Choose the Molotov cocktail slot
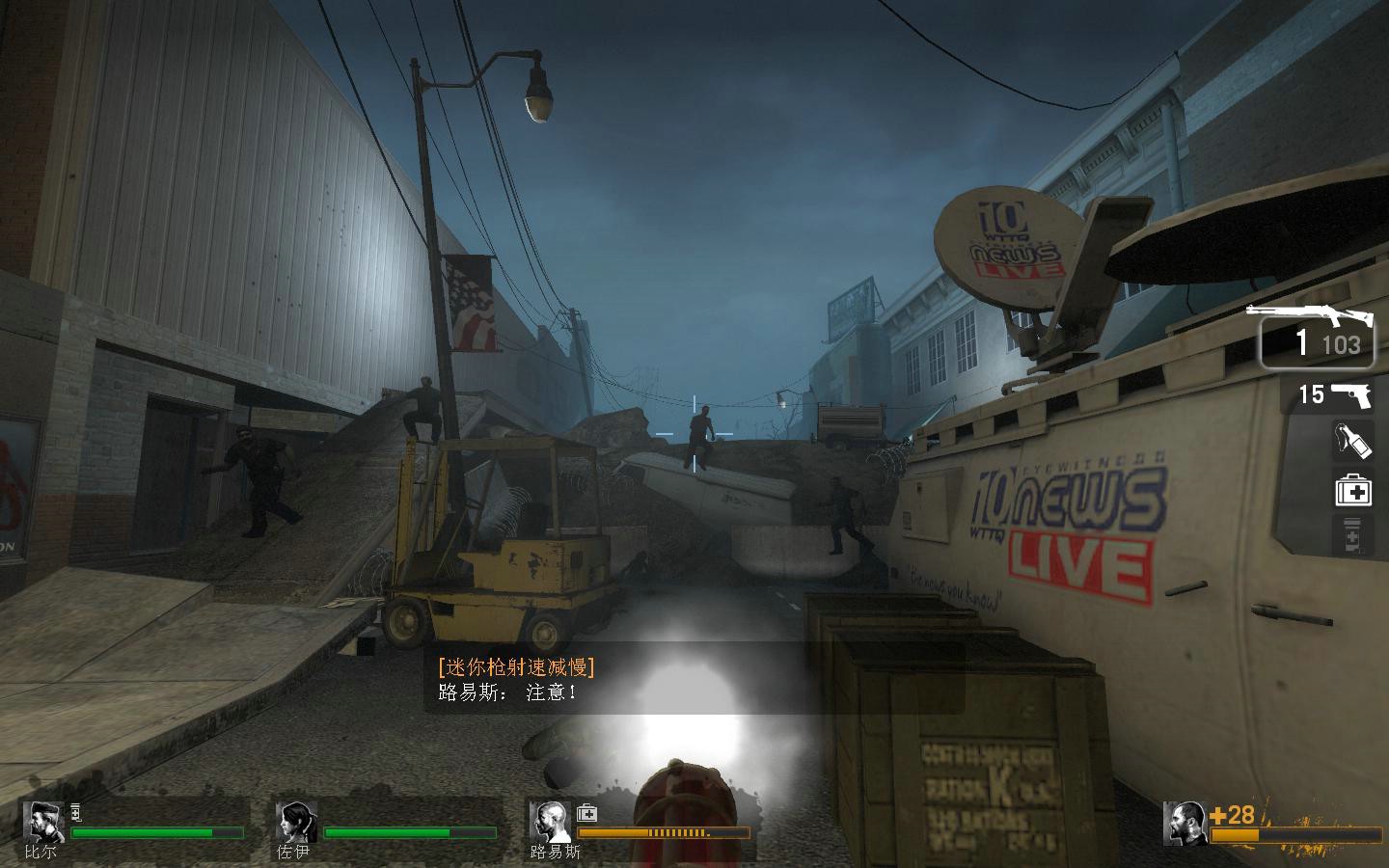The height and width of the screenshot is (868, 1389). pyautogui.click(x=1351, y=441)
